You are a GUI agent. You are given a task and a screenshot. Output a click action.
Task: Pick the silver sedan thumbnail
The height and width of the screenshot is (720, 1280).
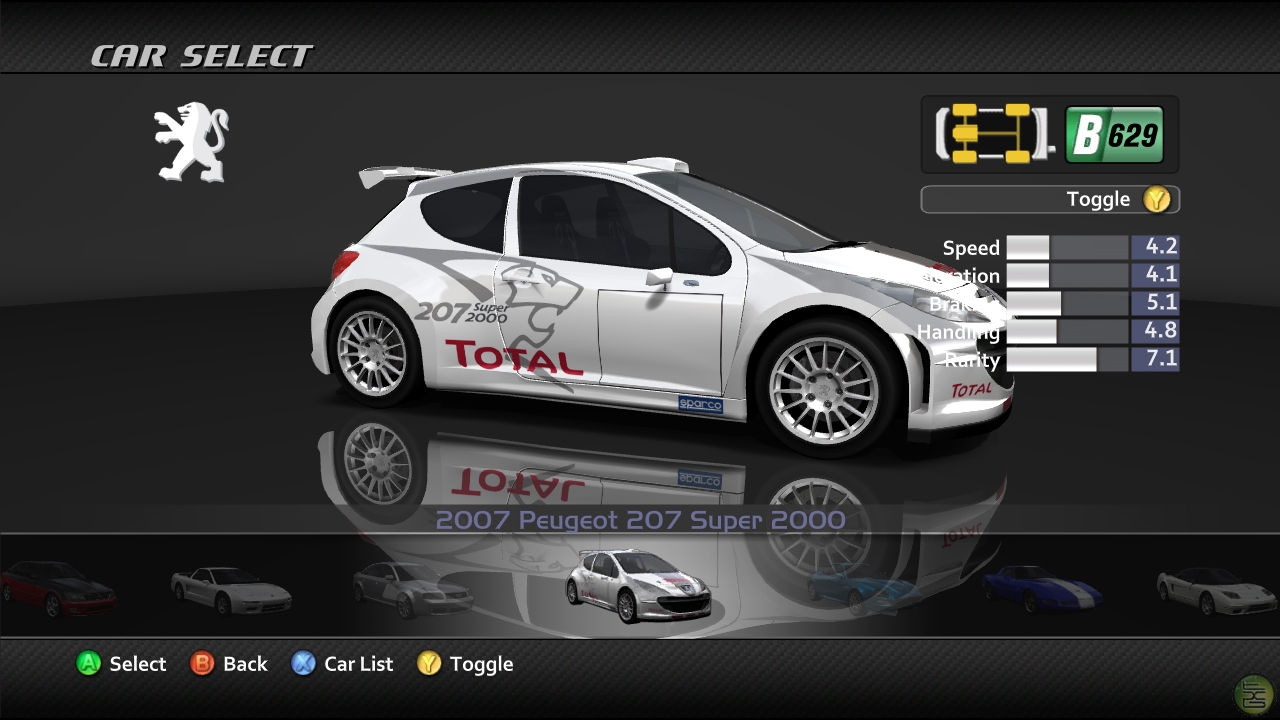coord(411,588)
